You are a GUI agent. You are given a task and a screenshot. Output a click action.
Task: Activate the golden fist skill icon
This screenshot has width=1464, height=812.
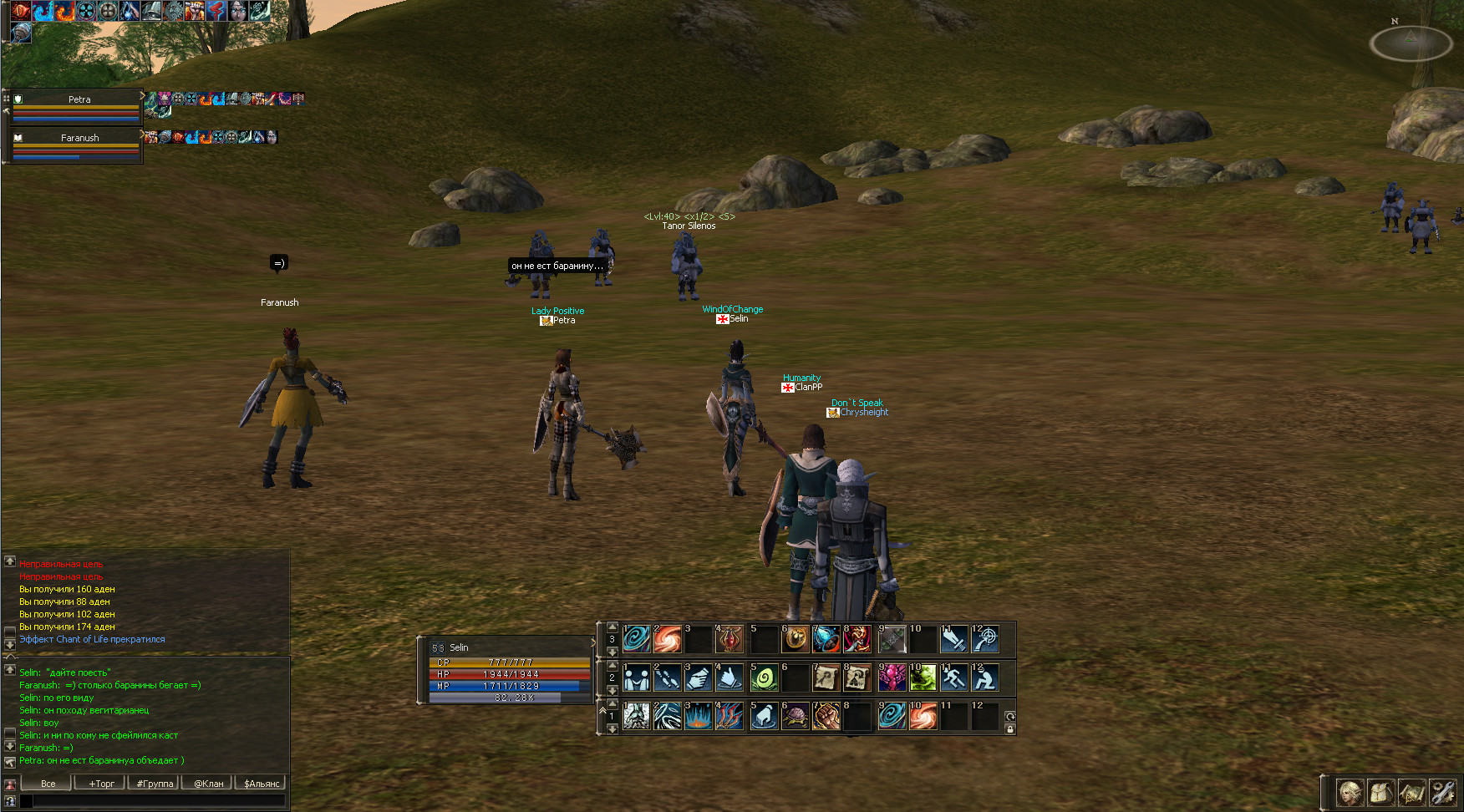click(x=826, y=716)
